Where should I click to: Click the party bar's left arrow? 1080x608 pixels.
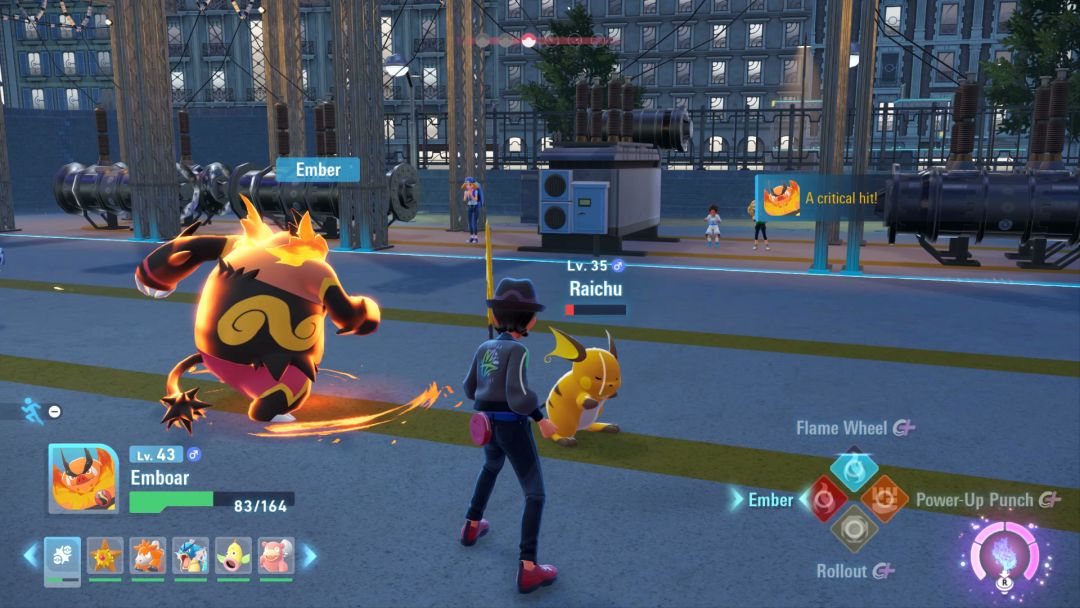click(30, 555)
